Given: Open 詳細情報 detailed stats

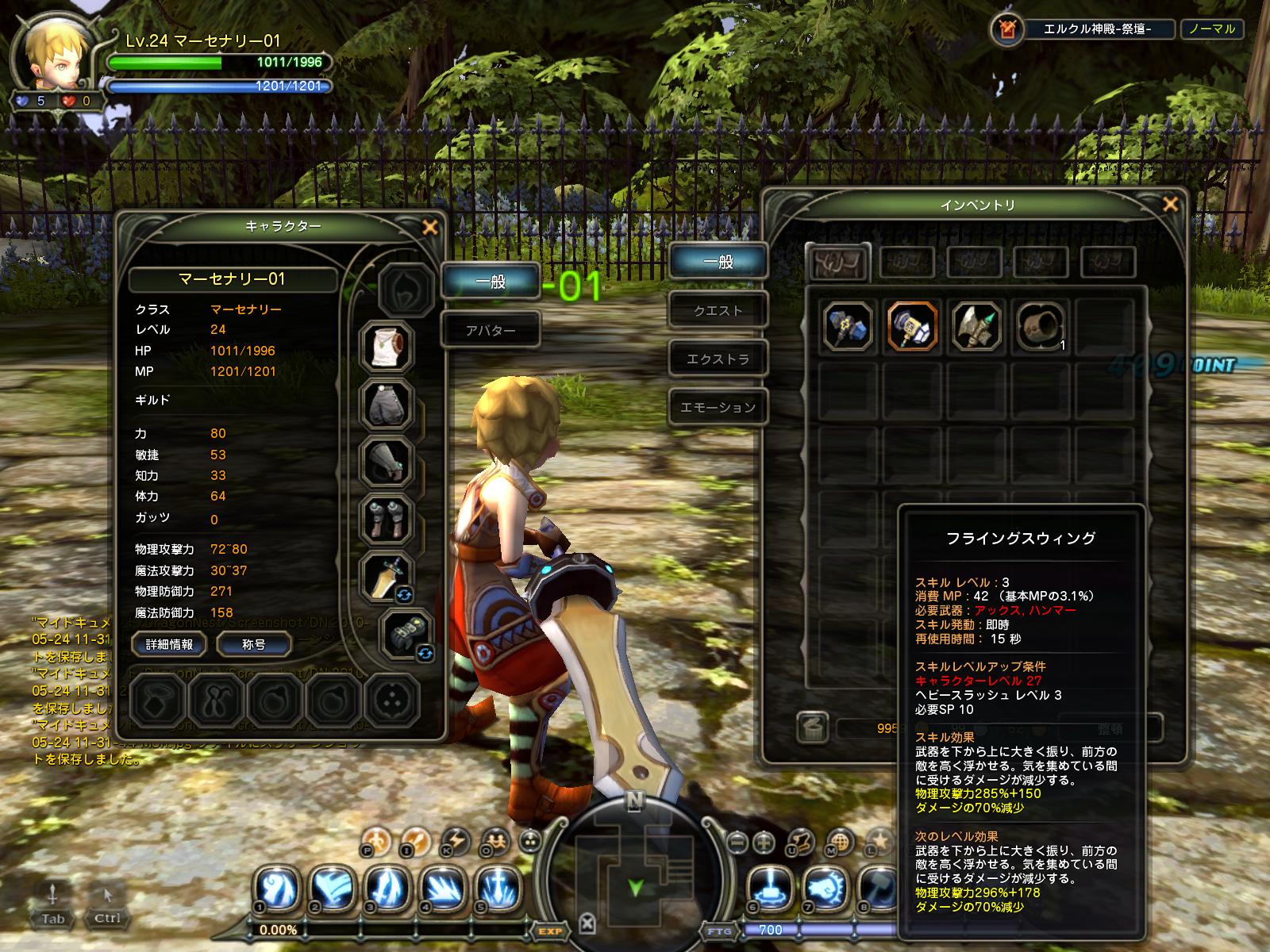Looking at the screenshot, I should 169,644.
